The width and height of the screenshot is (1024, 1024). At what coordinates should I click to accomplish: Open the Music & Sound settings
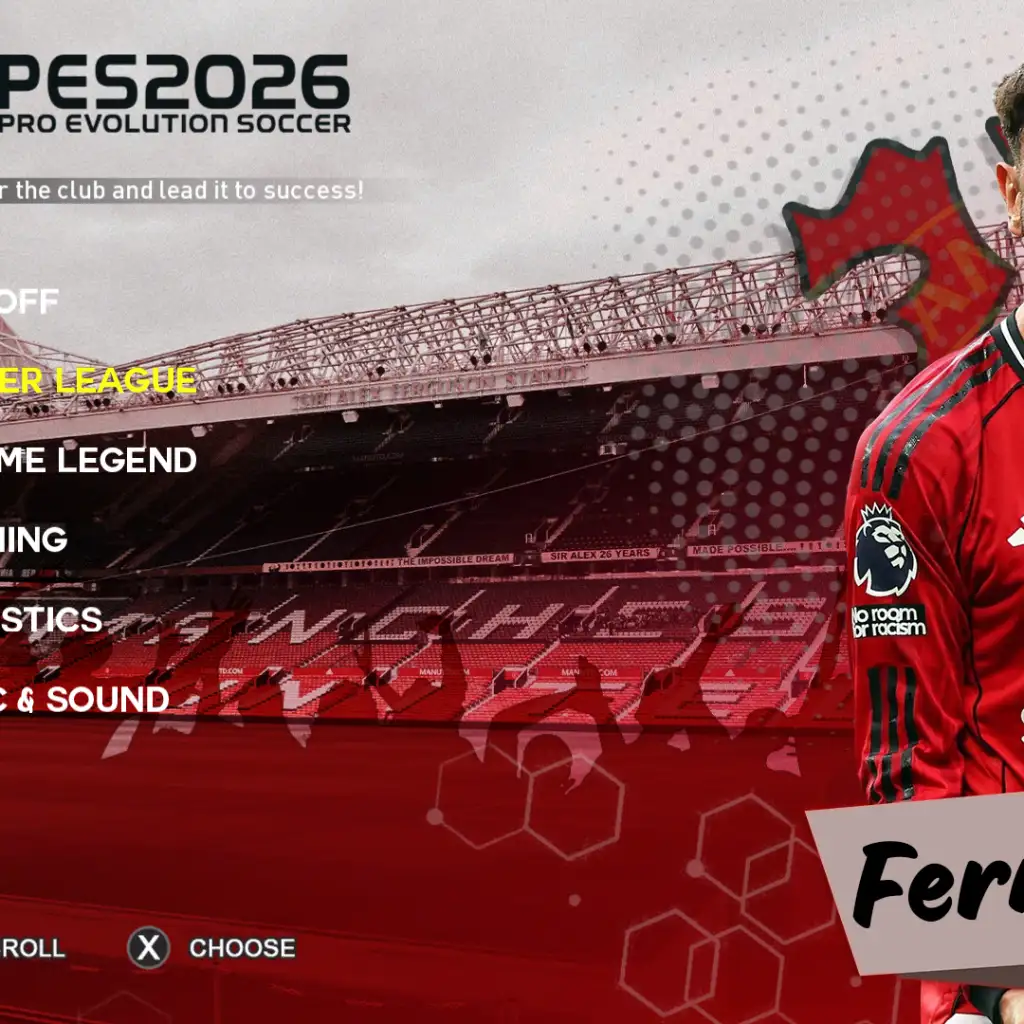coord(84,699)
